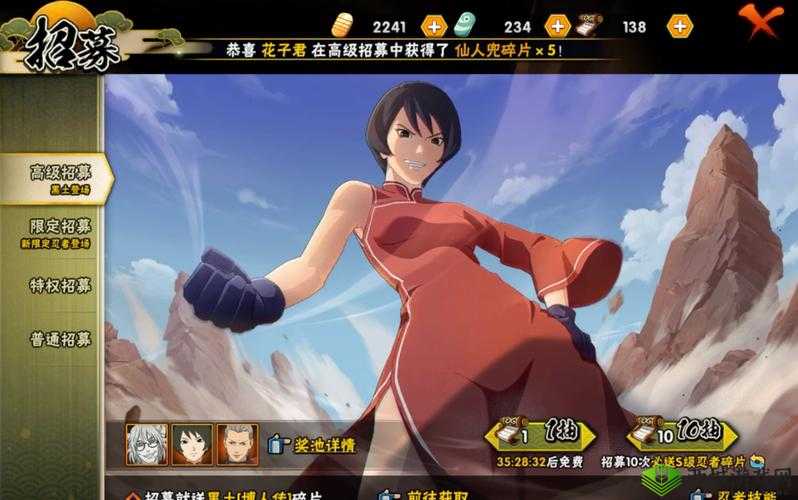View the brown-haired male ninja portrait

(x=237, y=444)
